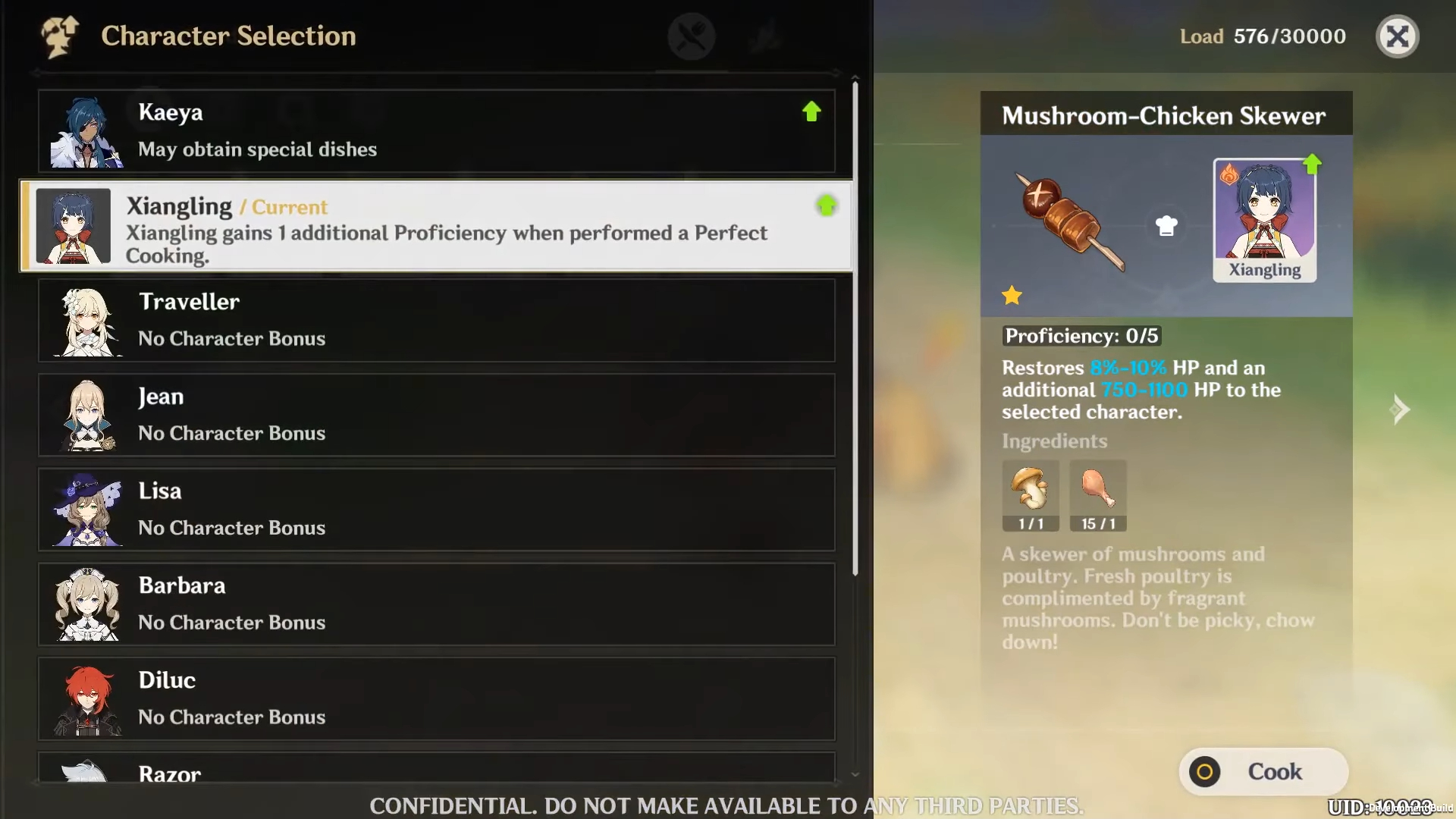Select Diluc from the character list
Image resolution: width=1456 pixels, height=819 pixels.
point(436,698)
